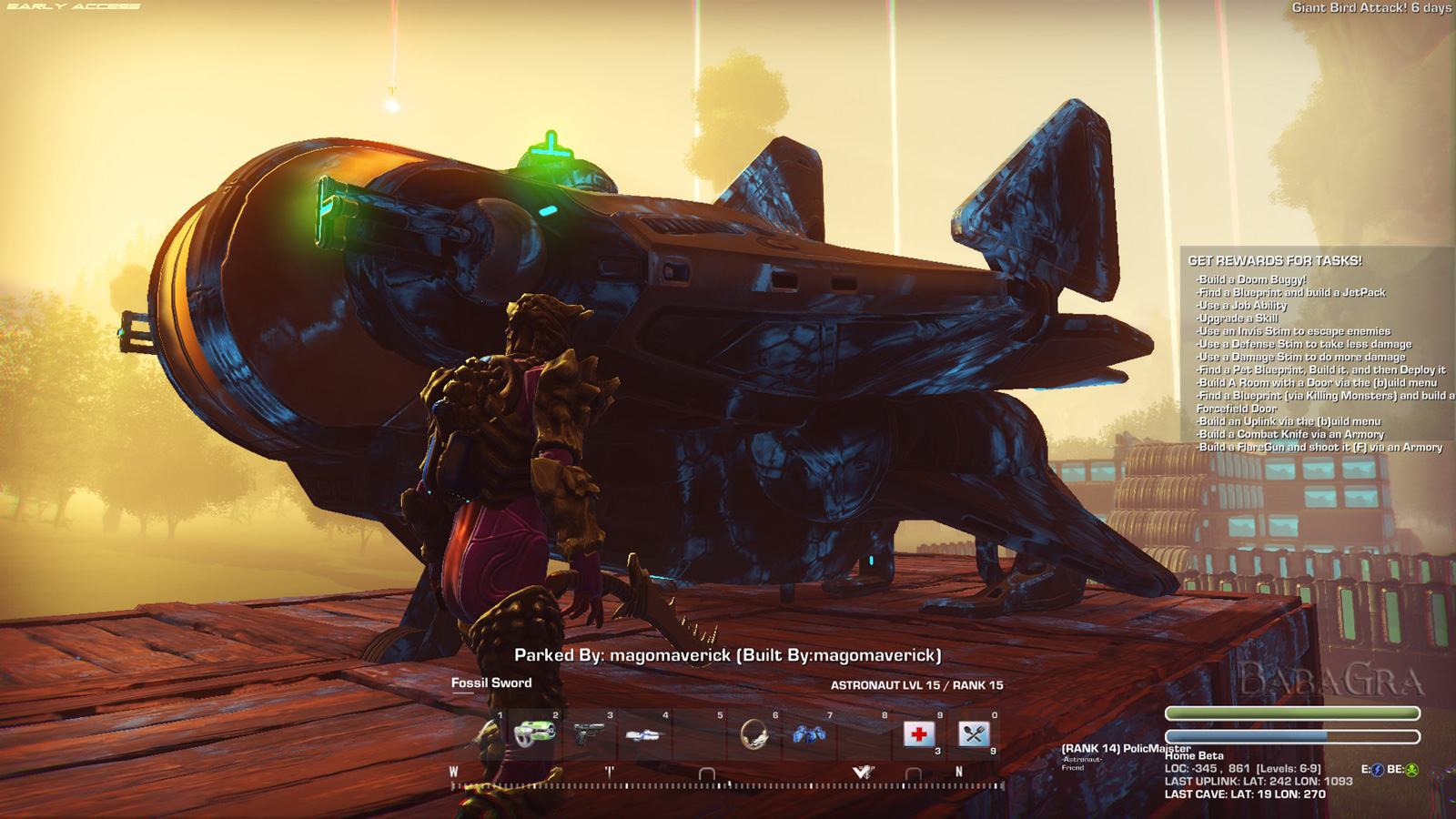The height and width of the screenshot is (819, 1456).
Task: Equip the black pistol from the hotbar
Action: pyautogui.click(x=590, y=733)
